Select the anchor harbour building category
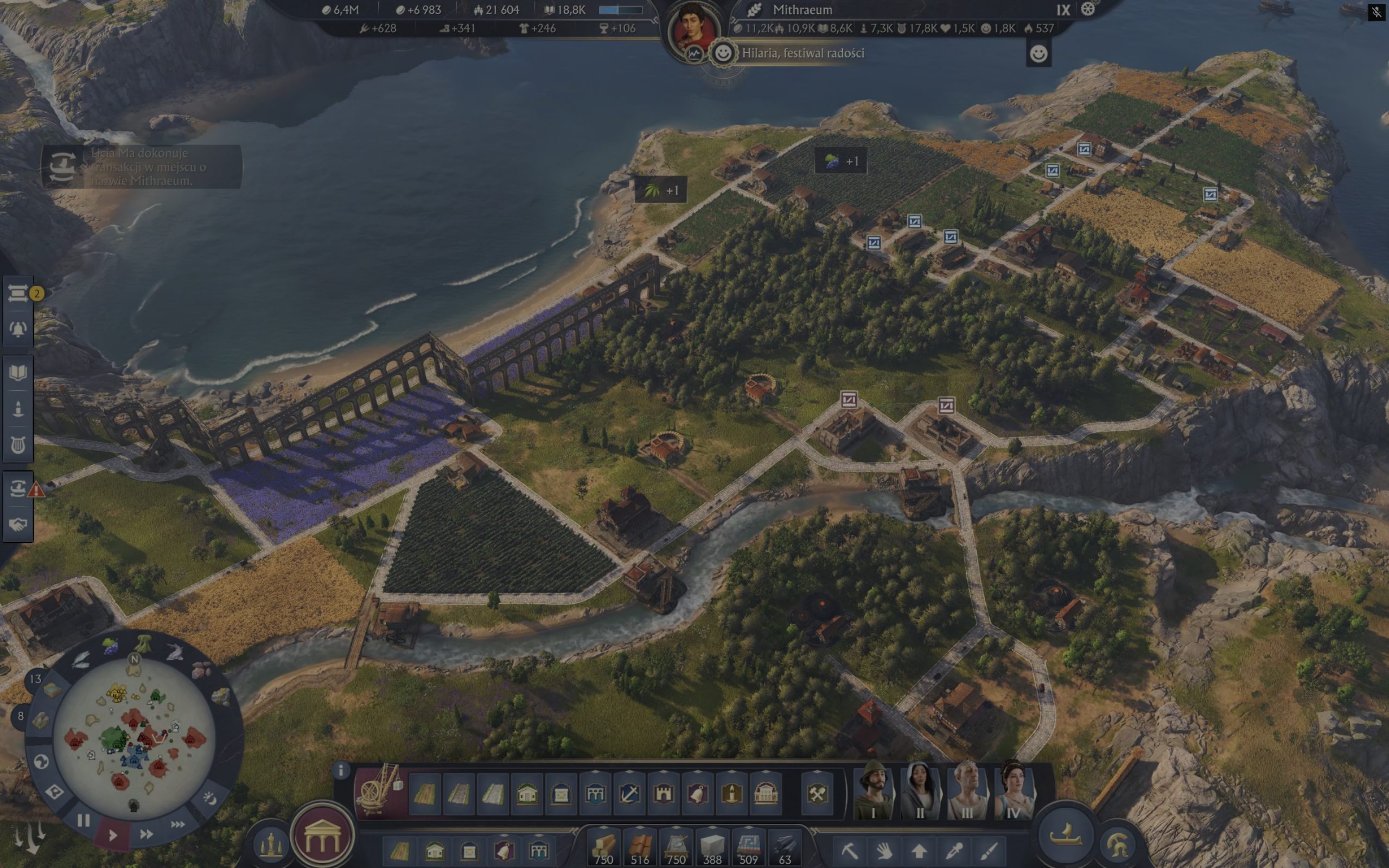 point(629,795)
